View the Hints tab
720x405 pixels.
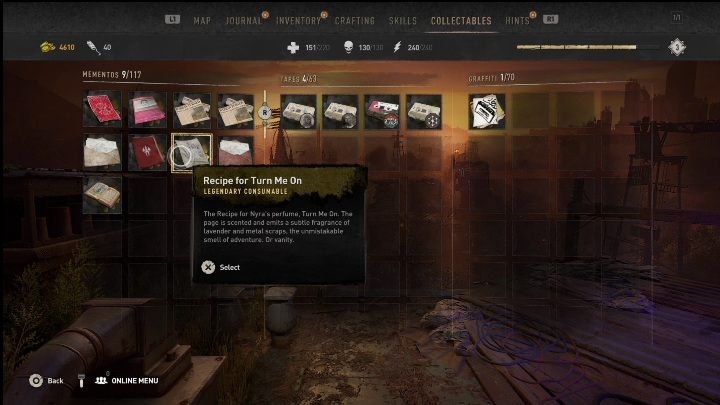[x=519, y=20]
